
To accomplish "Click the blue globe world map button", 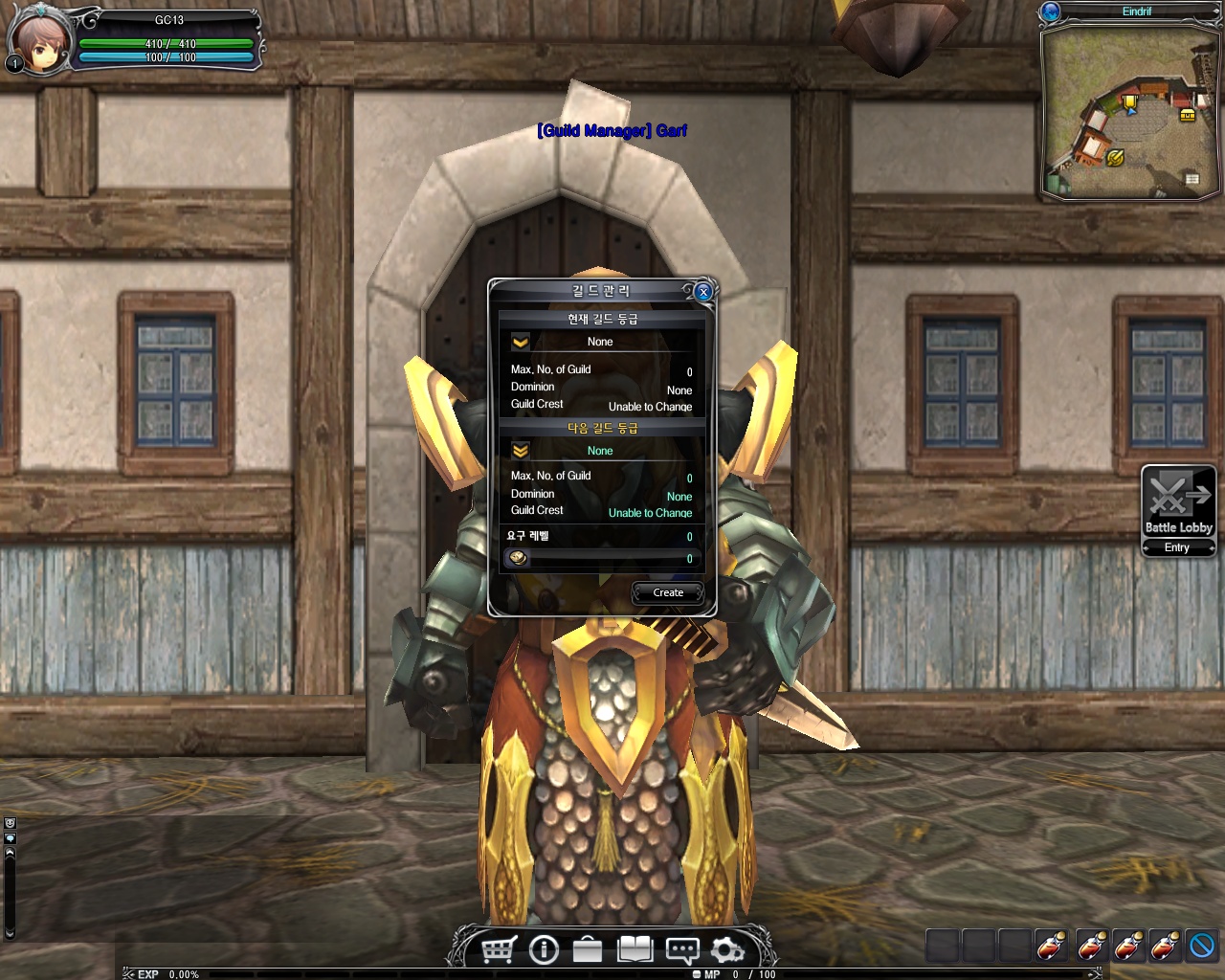I will coord(1051,11).
